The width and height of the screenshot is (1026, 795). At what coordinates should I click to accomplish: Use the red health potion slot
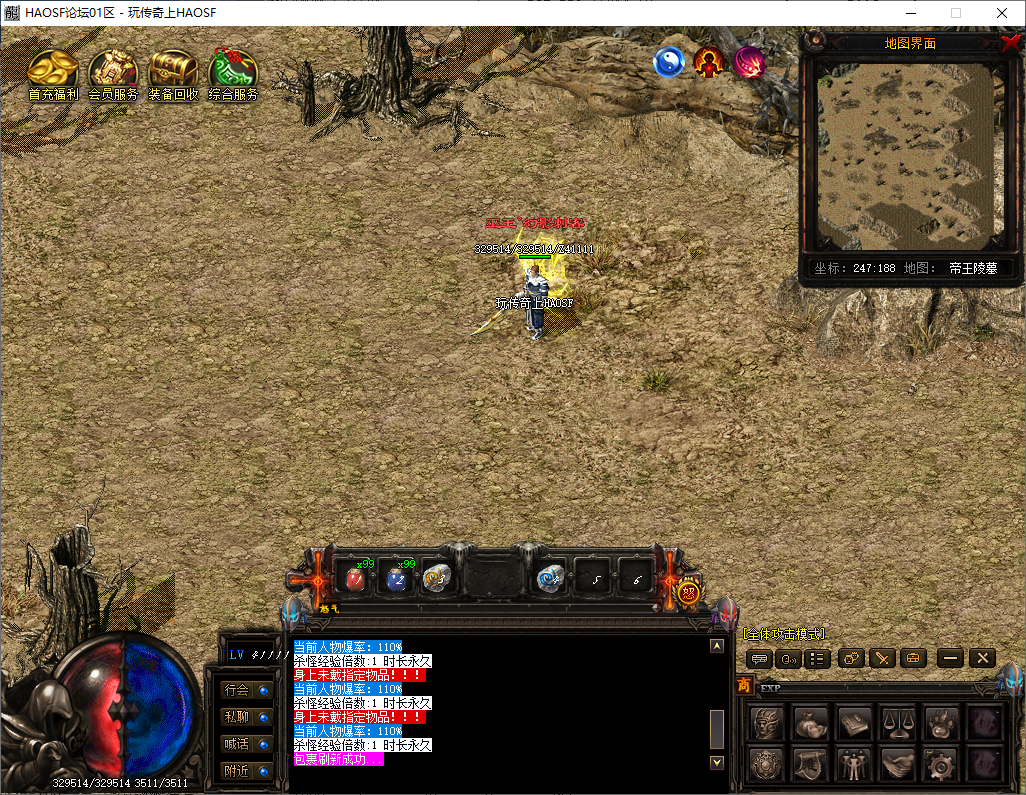pyautogui.click(x=354, y=578)
